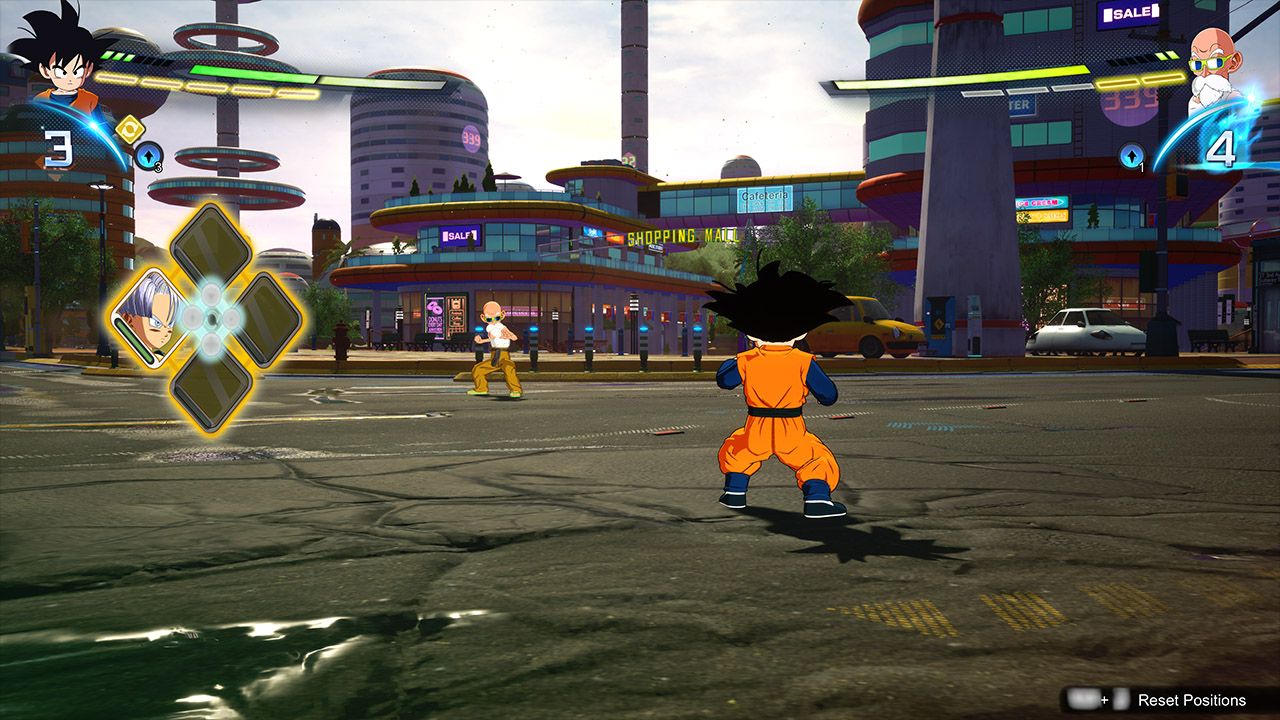Click the button glyph beside Reset Positions text
The width and height of the screenshot is (1280, 720).
[x=1120, y=700]
